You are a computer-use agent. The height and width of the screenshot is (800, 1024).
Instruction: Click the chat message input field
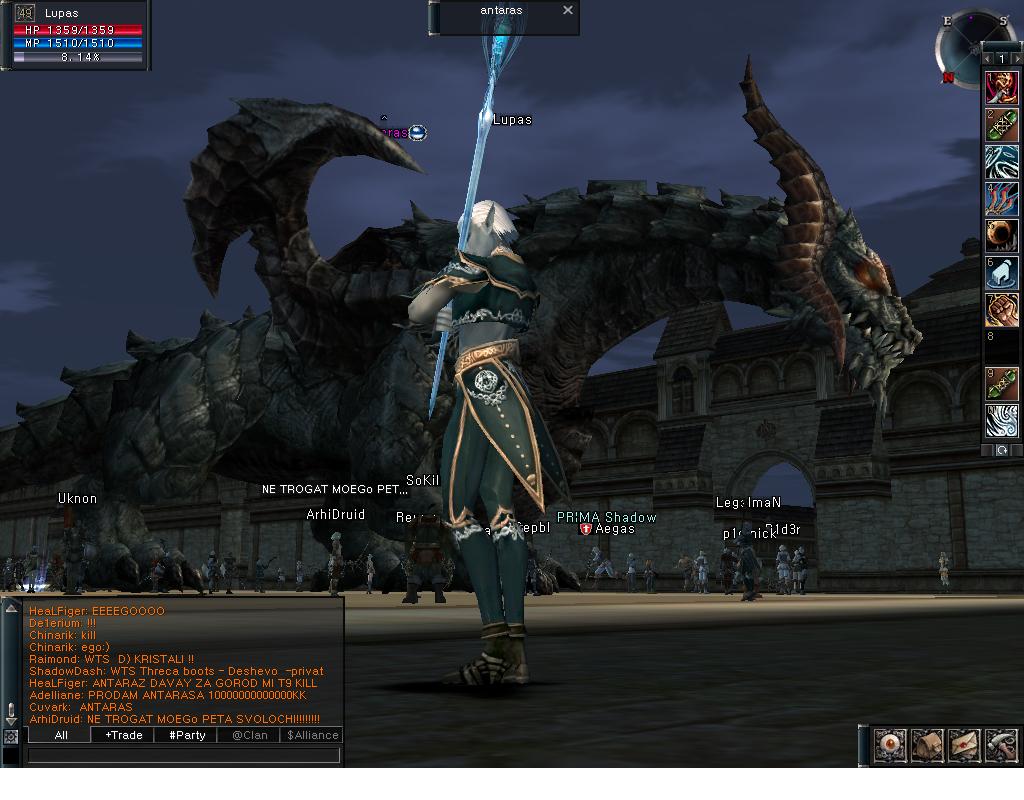coord(184,756)
